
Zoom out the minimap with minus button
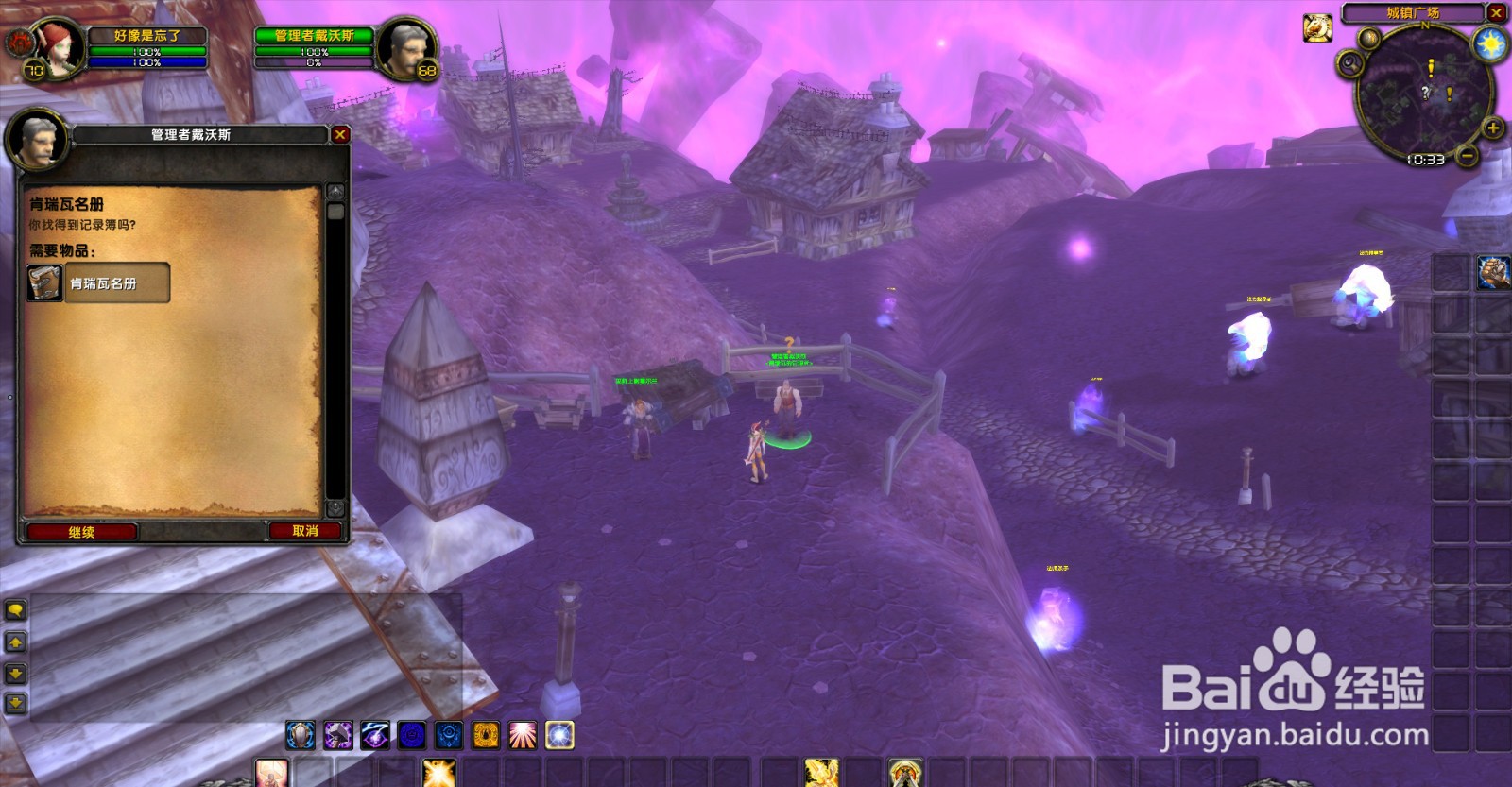(x=1467, y=155)
